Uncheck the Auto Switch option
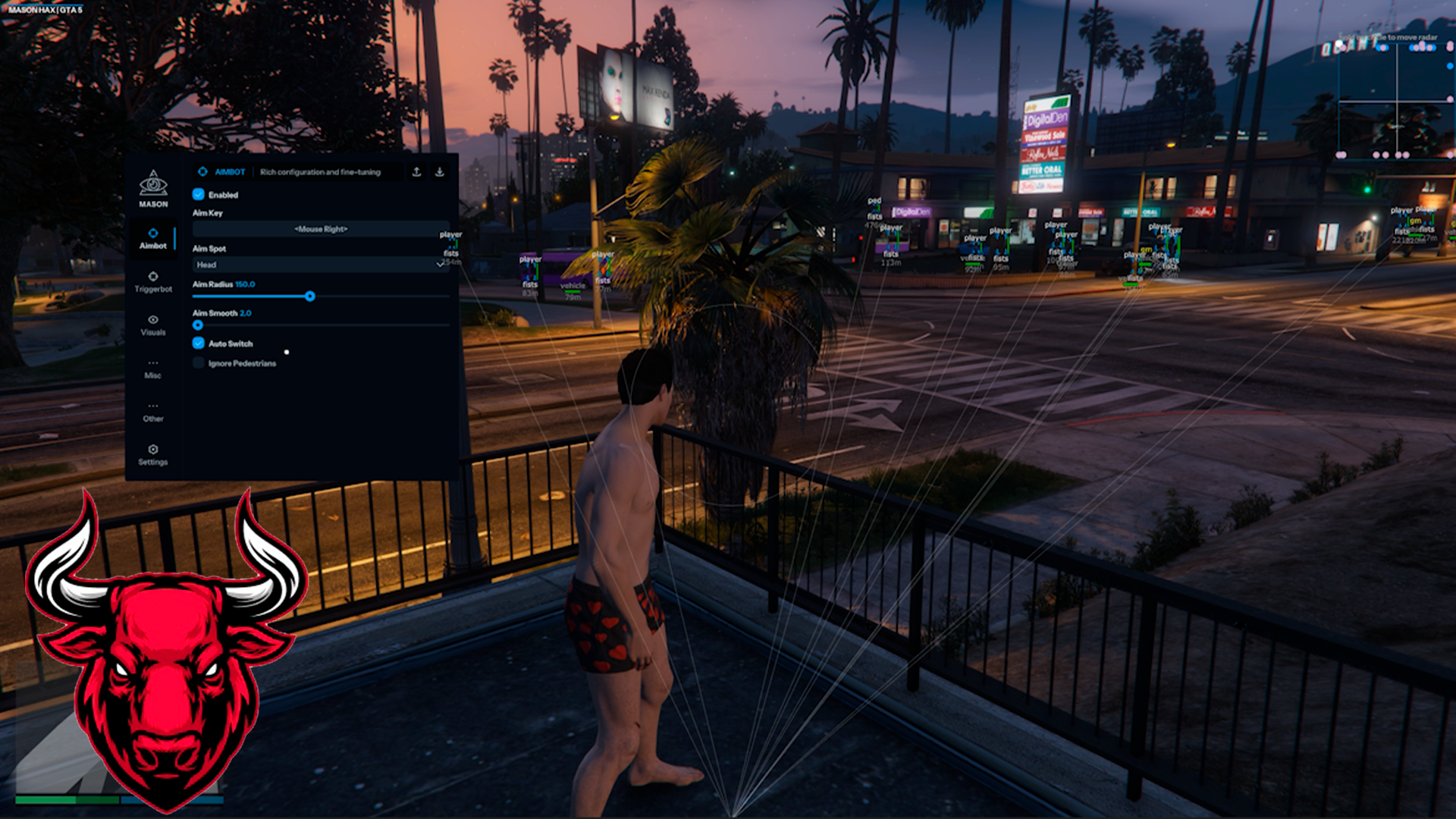The image size is (1456, 819). 199,344
